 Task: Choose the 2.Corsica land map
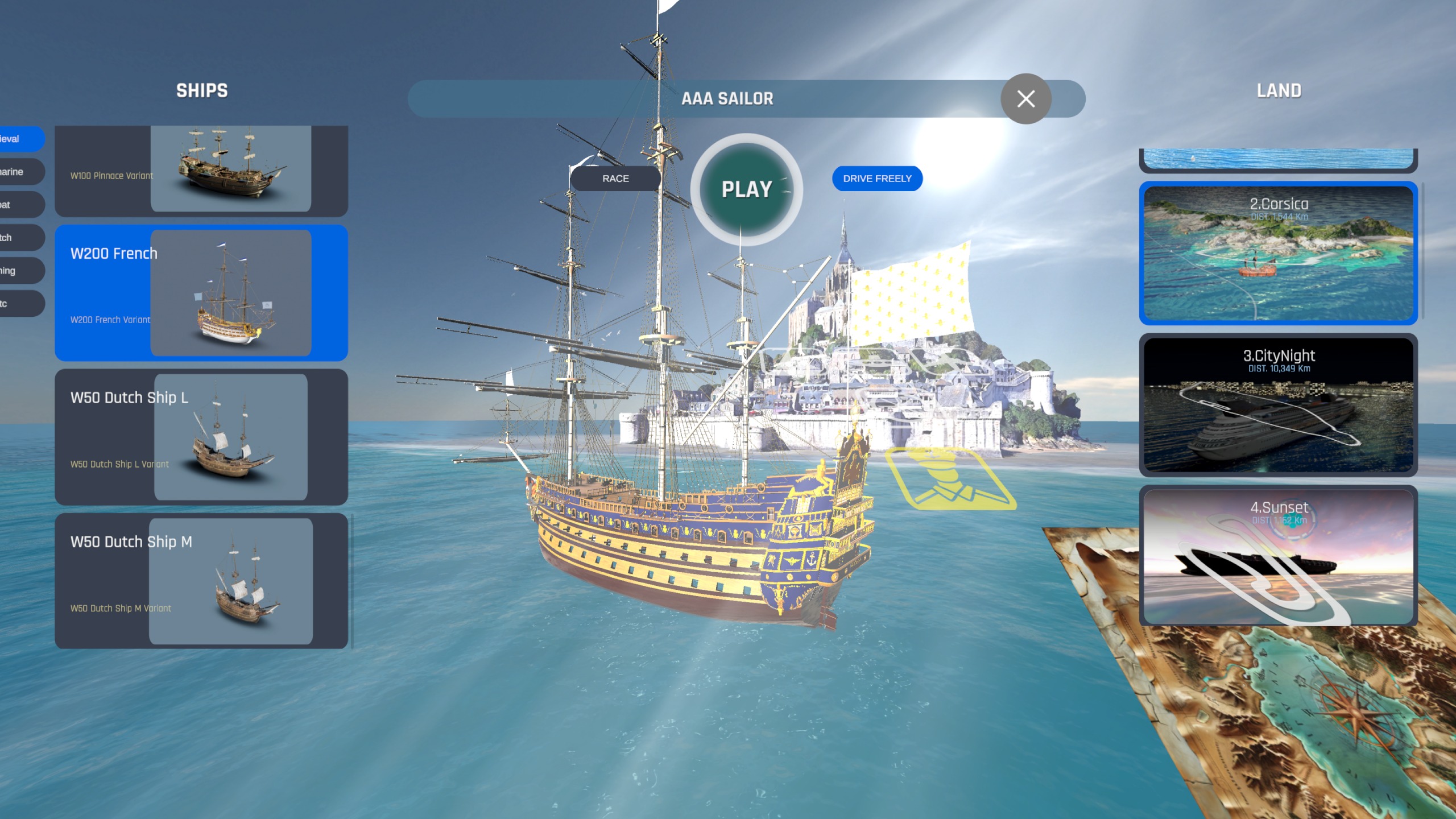coord(1278,253)
